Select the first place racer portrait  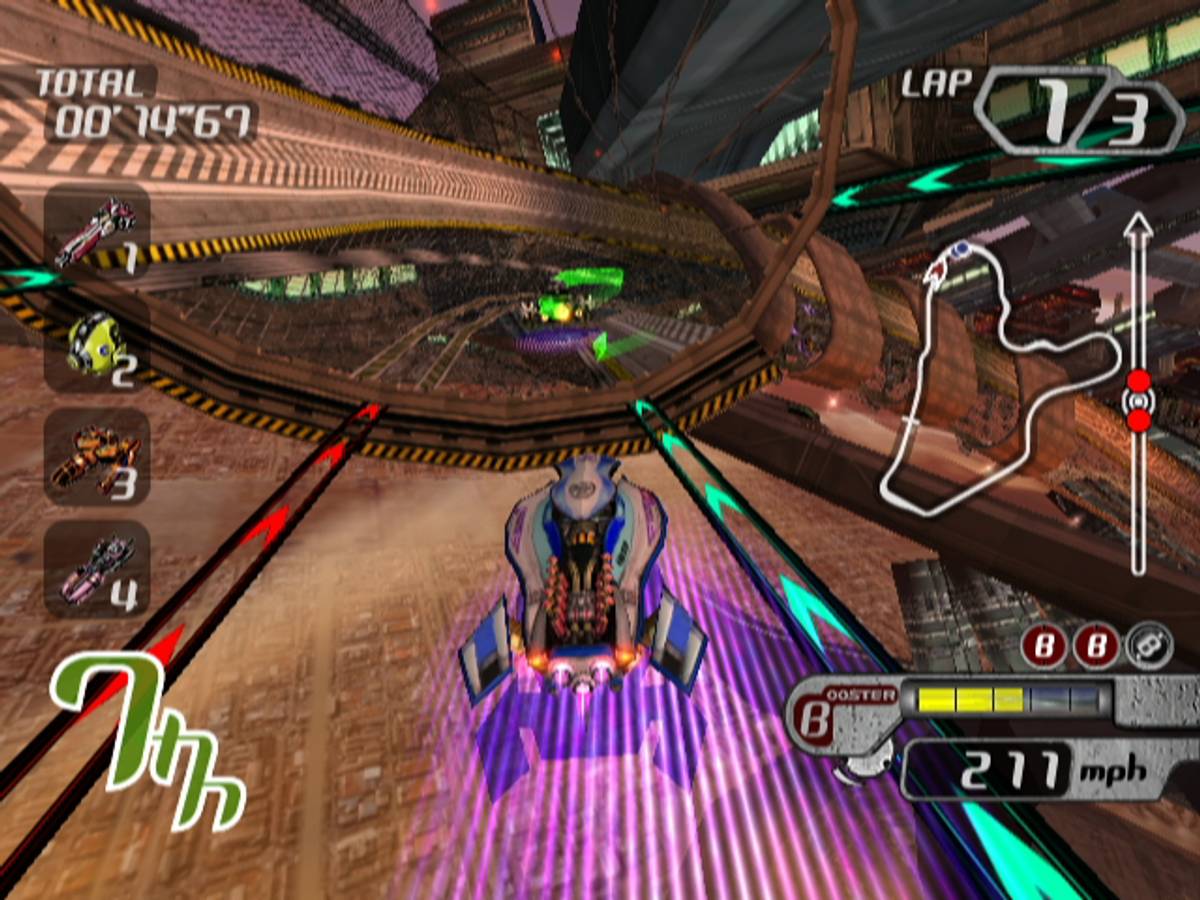click(x=96, y=233)
